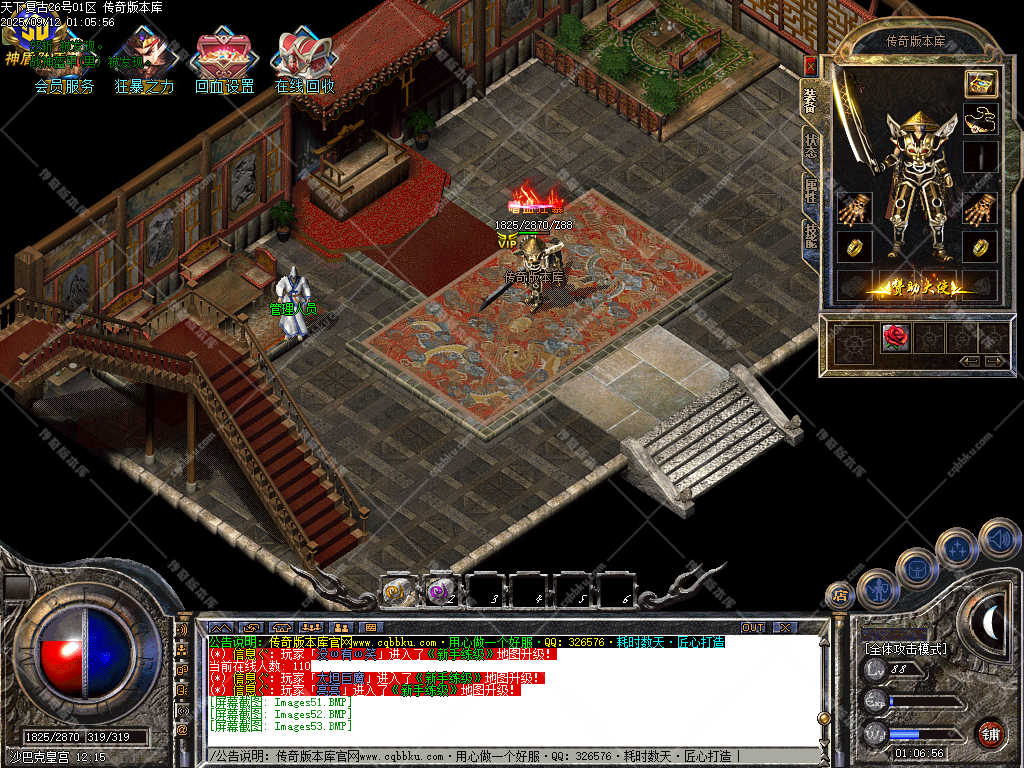Screen dimensions: 1024x768
Task: Click the 赞助大使 sponsor ambassador banner
Action: coord(920,288)
